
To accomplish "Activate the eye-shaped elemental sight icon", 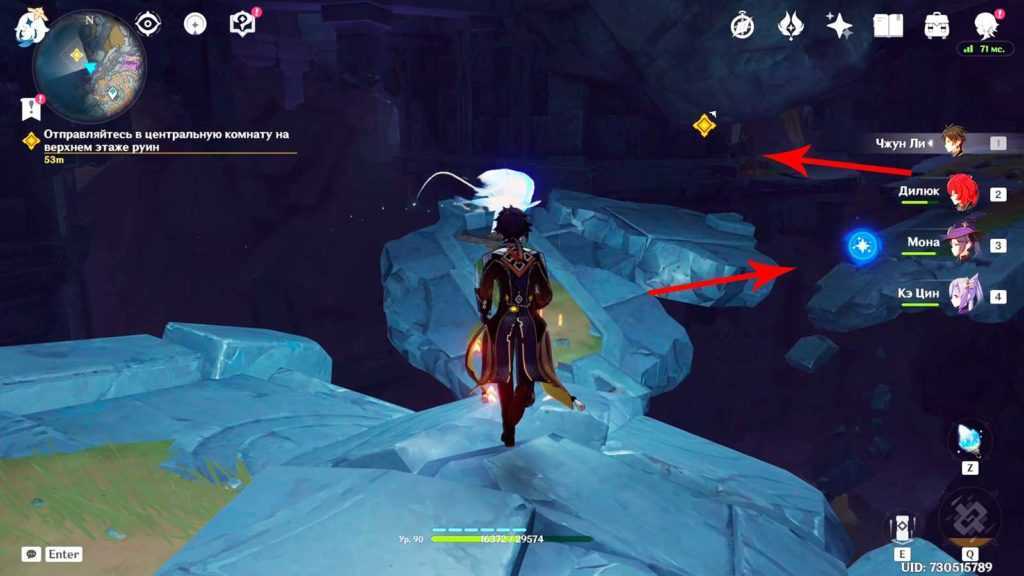I will pos(148,24).
